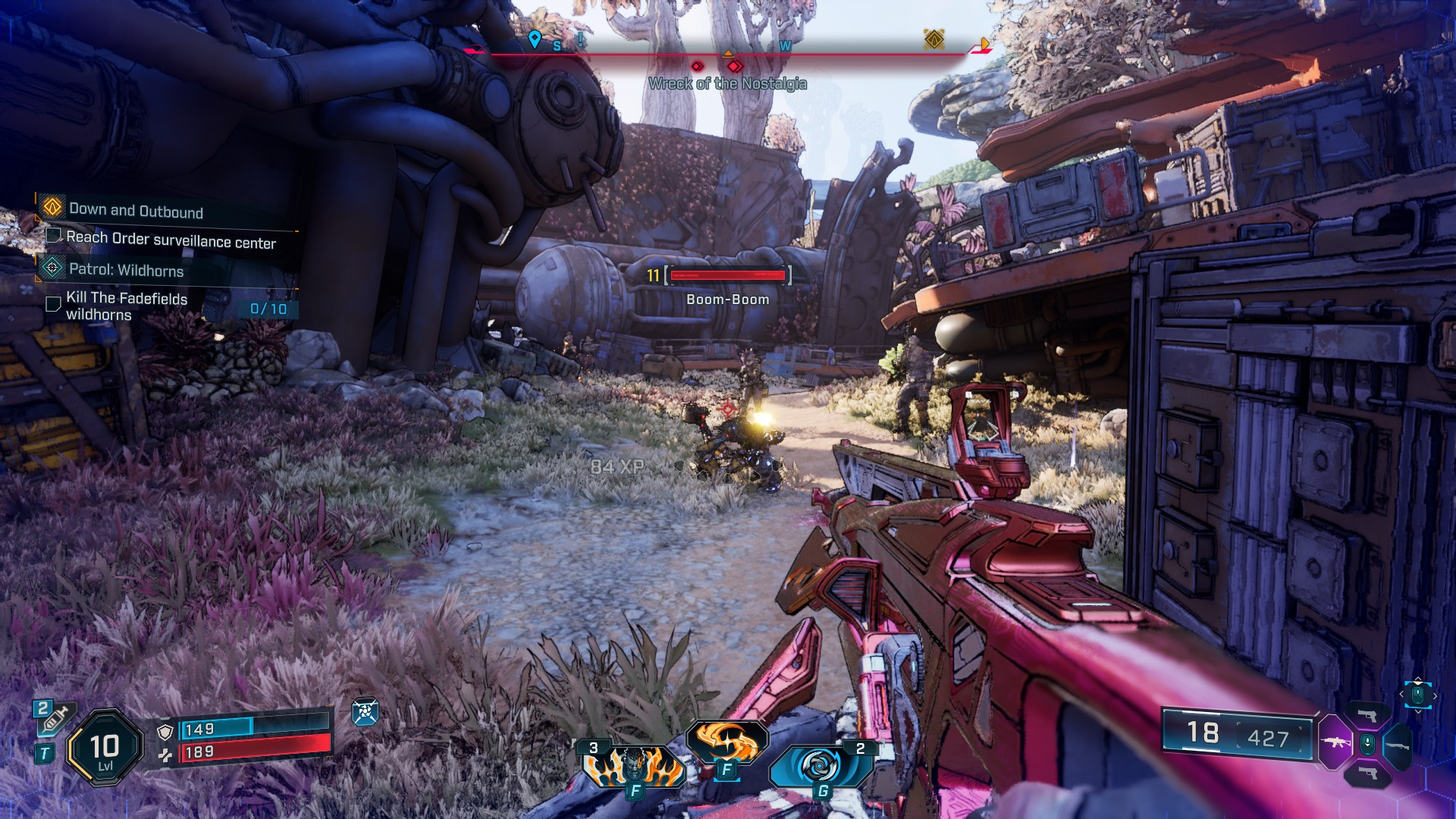This screenshot has height=819, width=1456.
Task: Toggle the mouse-wheel weapon swap indicator
Action: 1368,744
